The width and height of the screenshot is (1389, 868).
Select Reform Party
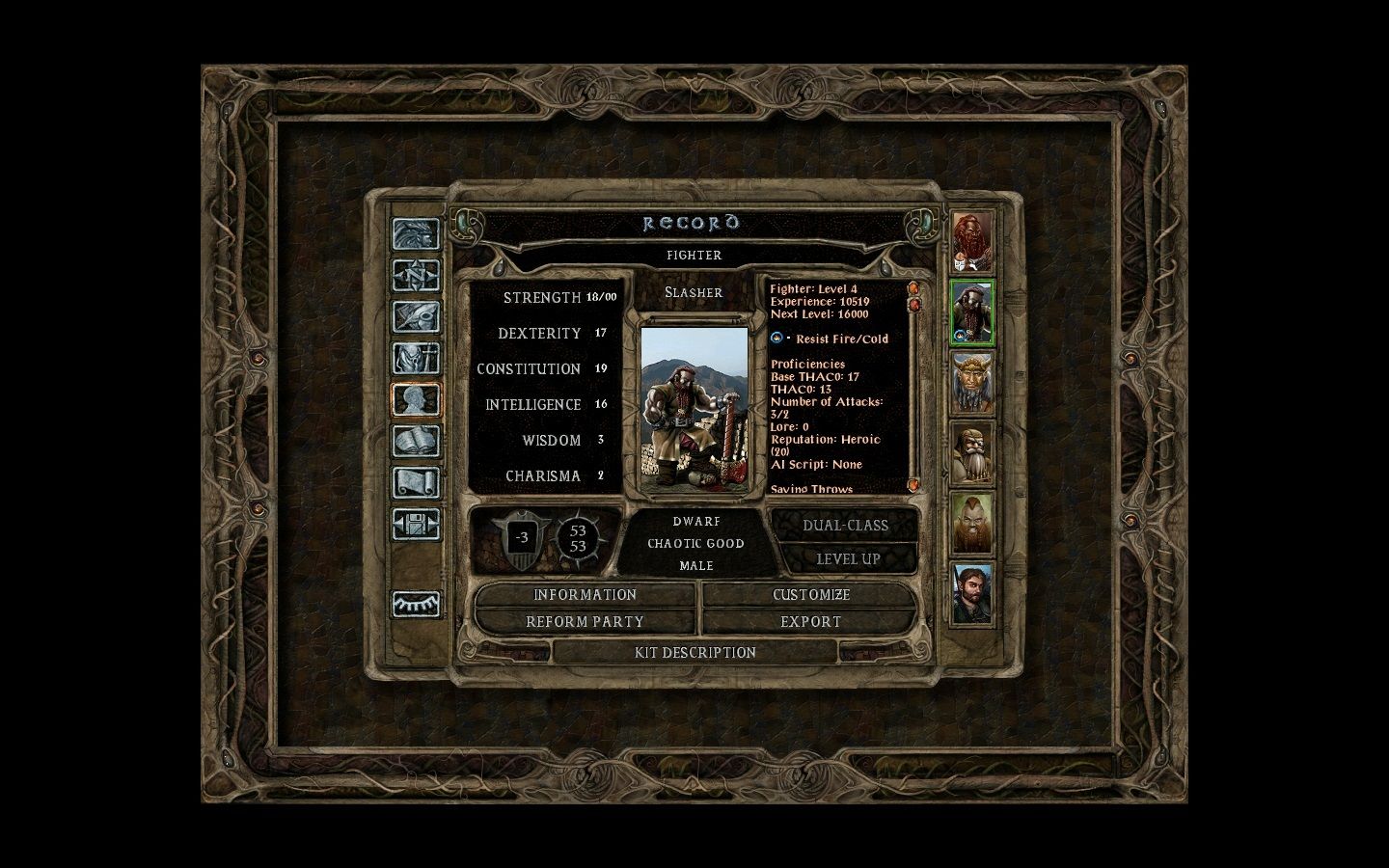pos(585,622)
